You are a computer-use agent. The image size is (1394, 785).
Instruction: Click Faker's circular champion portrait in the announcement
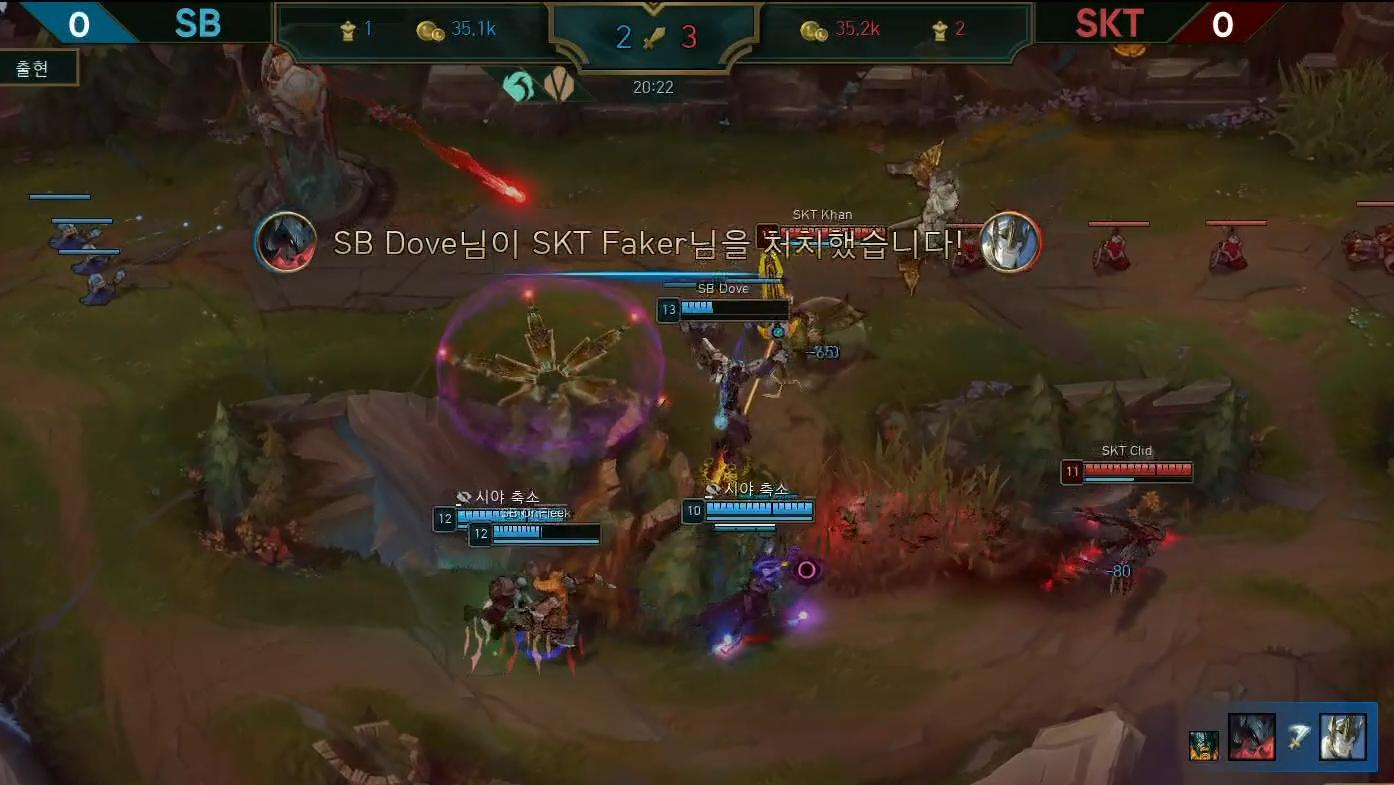tap(1010, 242)
